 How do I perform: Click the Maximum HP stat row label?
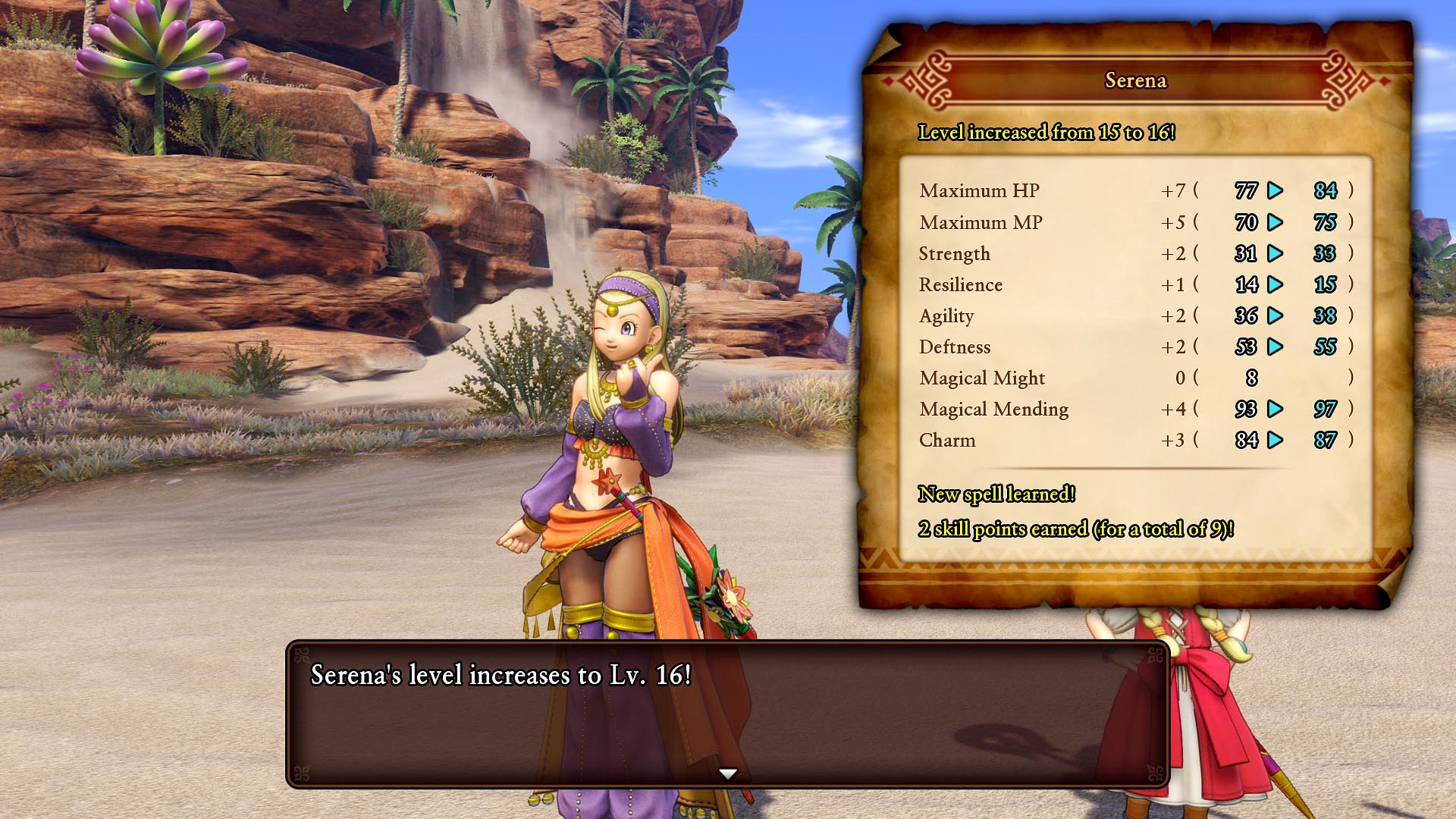click(980, 191)
